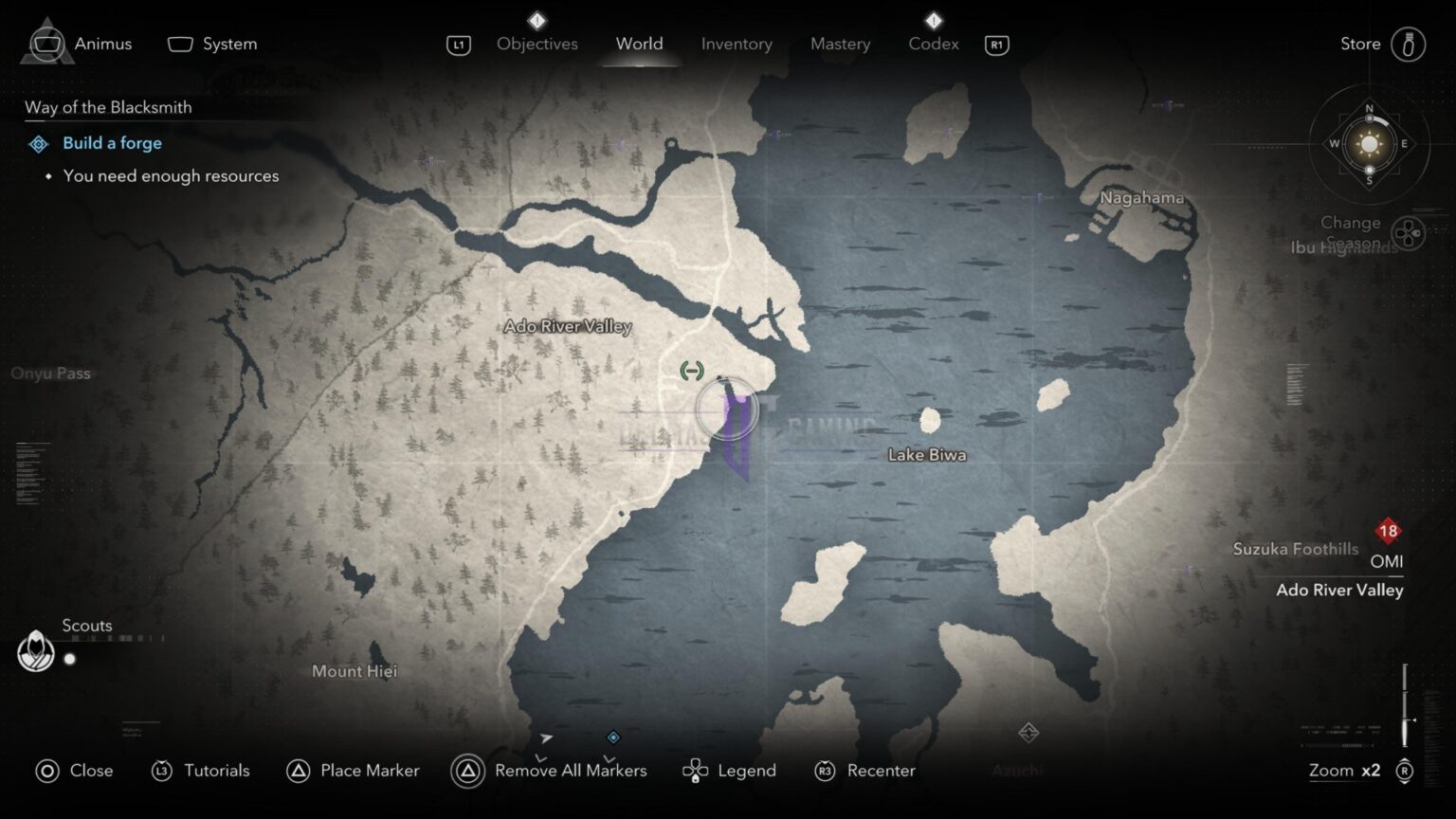Open the Store icon

pyautogui.click(x=1409, y=43)
